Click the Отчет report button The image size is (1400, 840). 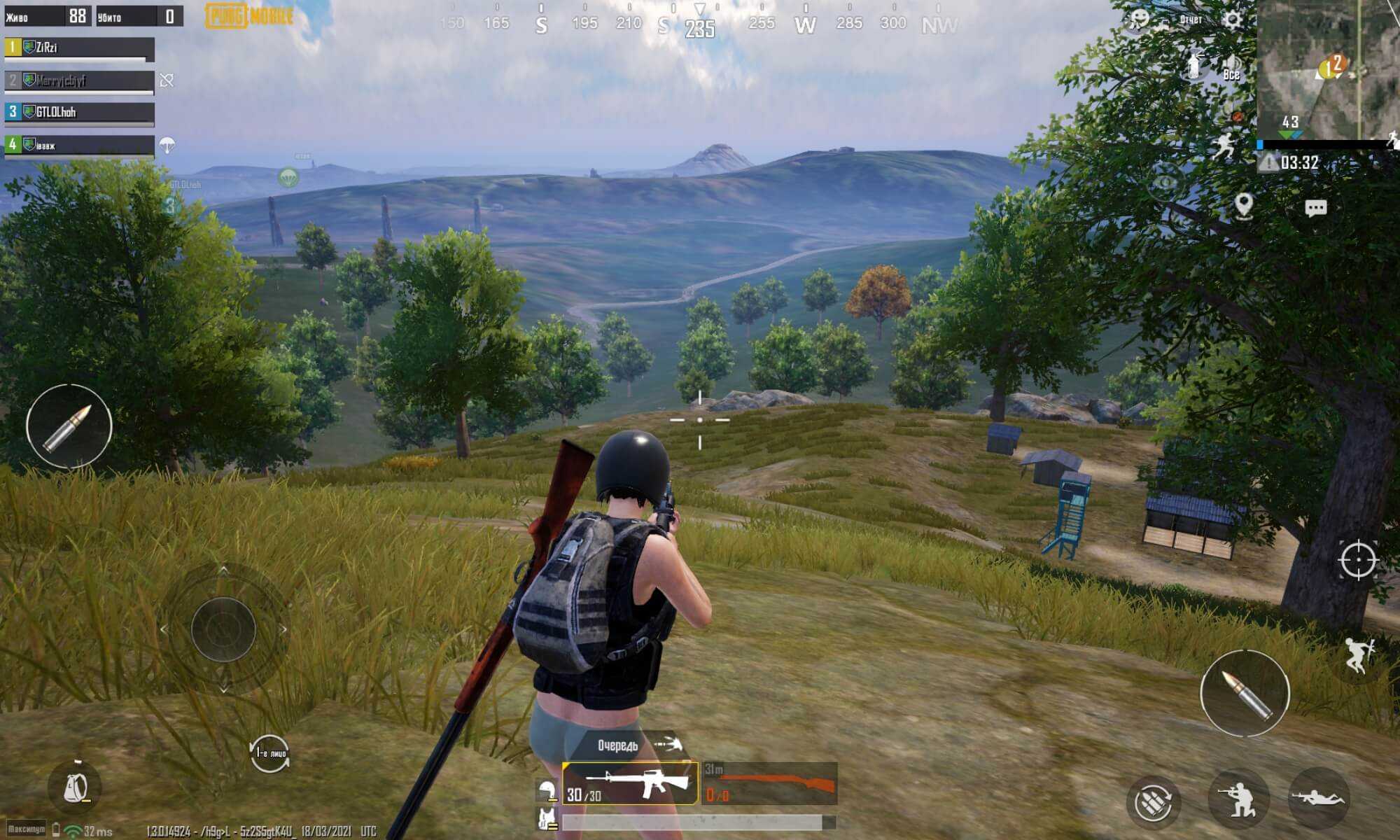(1191, 19)
